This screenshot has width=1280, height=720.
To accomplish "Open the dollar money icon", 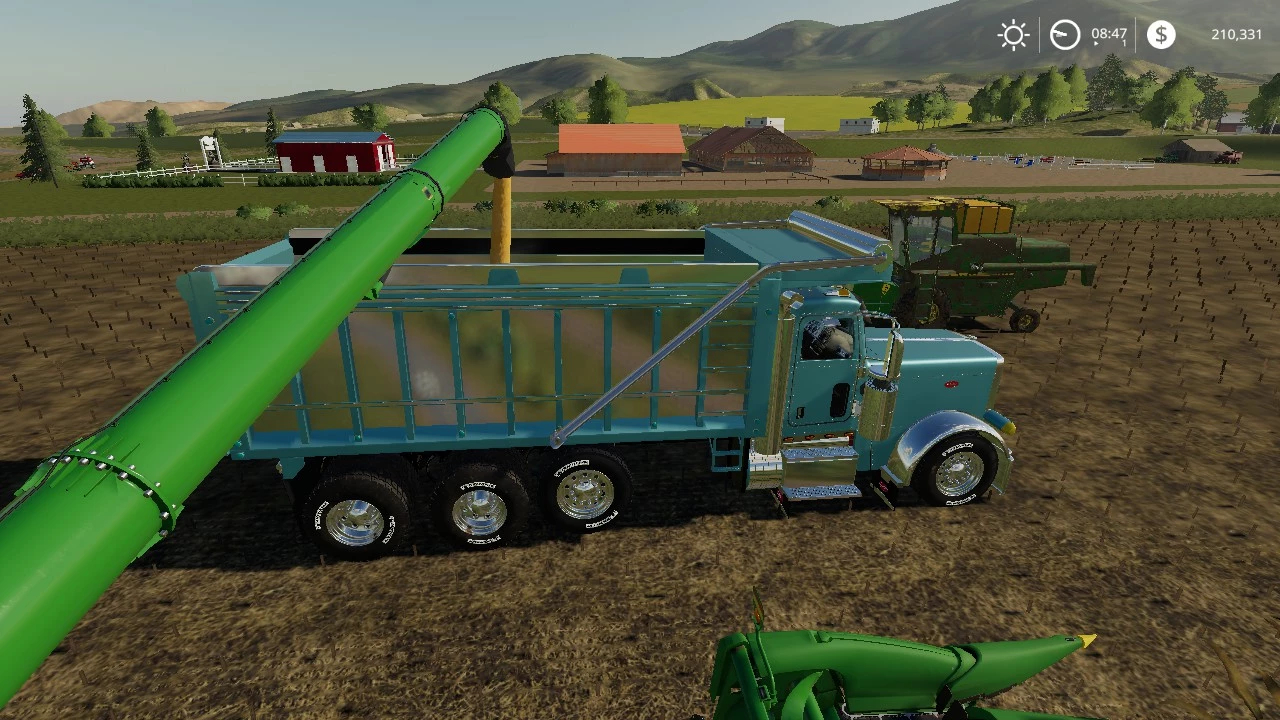I will click(x=1161, y=35).
